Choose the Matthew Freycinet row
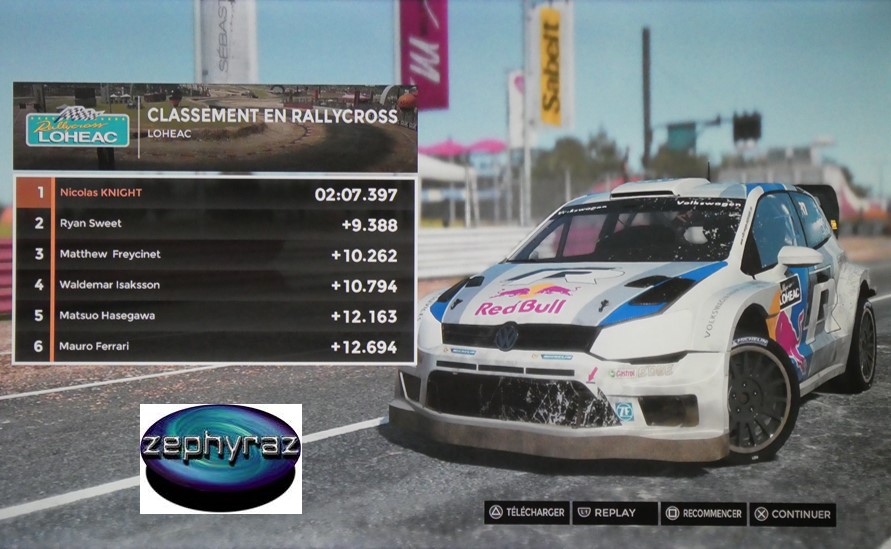This screenshot has height=549, width=891. click(214, 254)
